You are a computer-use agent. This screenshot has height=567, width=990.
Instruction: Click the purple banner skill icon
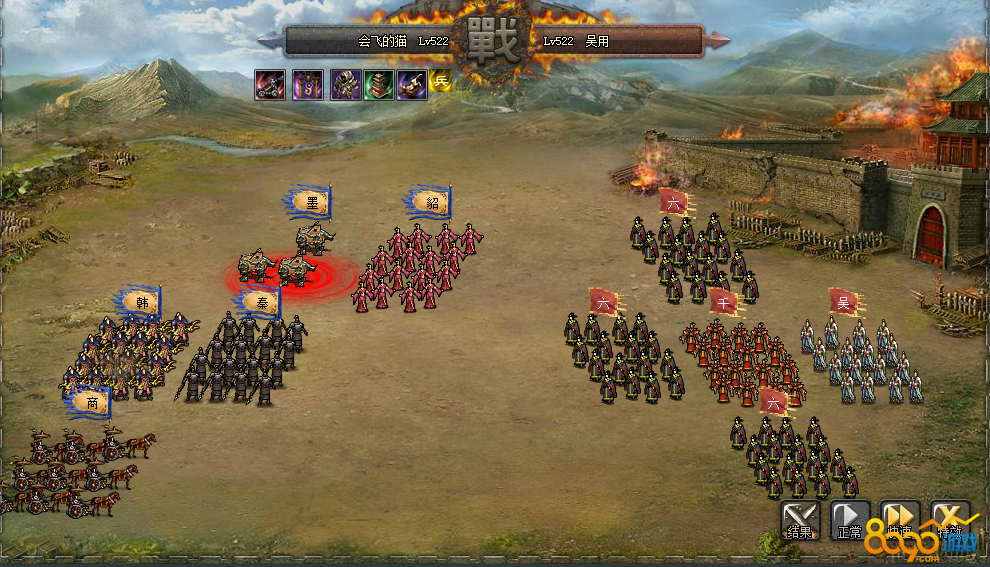[x=308, y=84]
